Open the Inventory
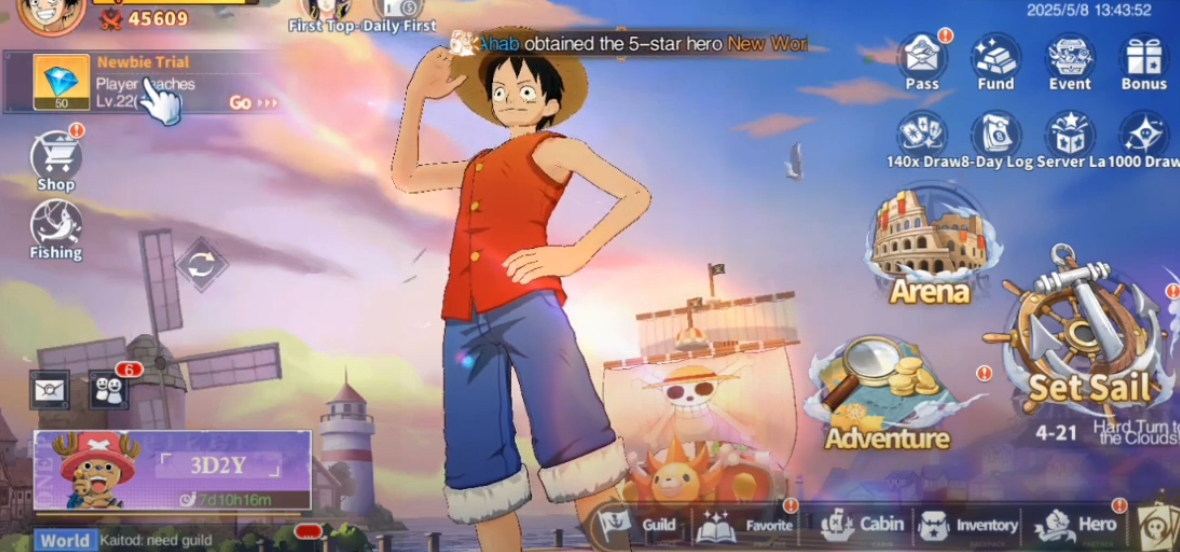The width and height of the screenshot is (1180, 552). [x=968, y=525]
